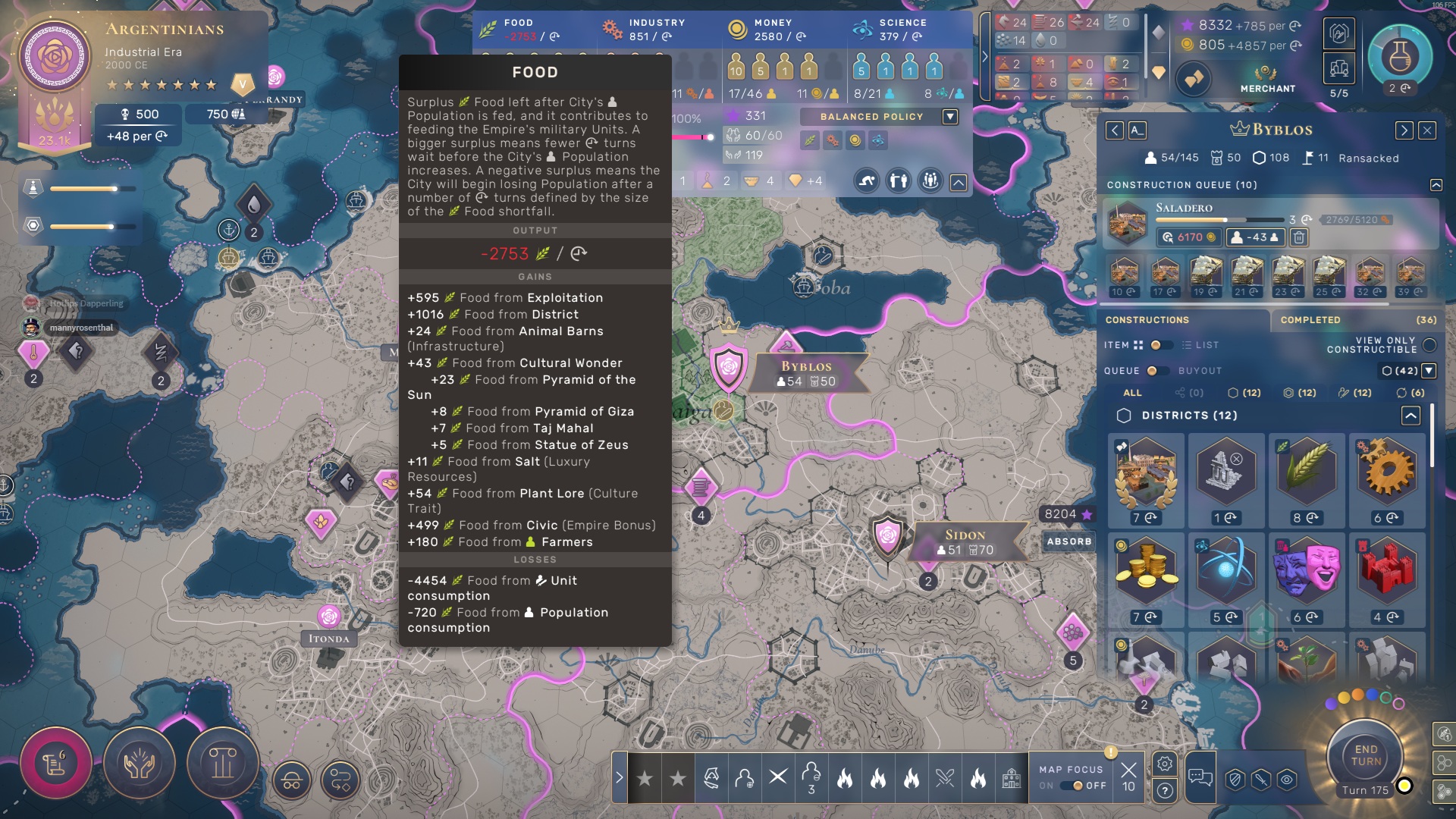The width and height of the screenshot is (1456, 819).
Task: Collapse the Districts section
Action: (1410, 416)
